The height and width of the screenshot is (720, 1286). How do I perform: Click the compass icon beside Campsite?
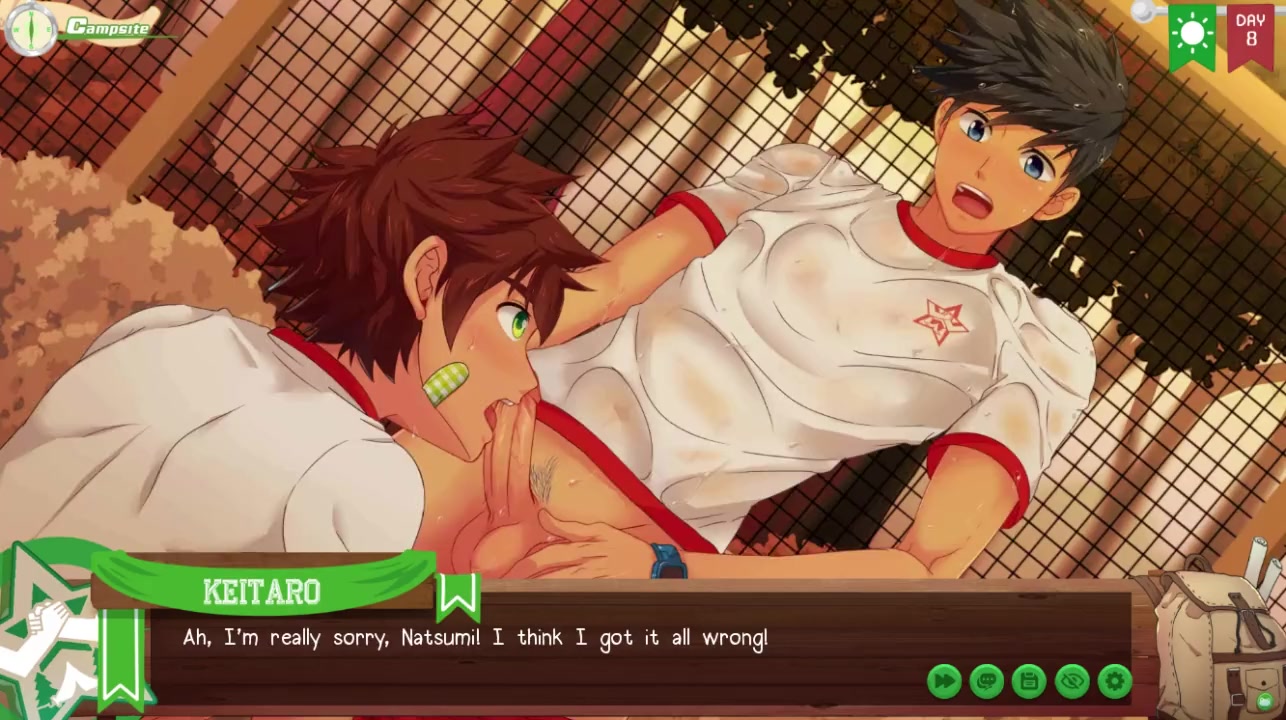pos(32,29)
